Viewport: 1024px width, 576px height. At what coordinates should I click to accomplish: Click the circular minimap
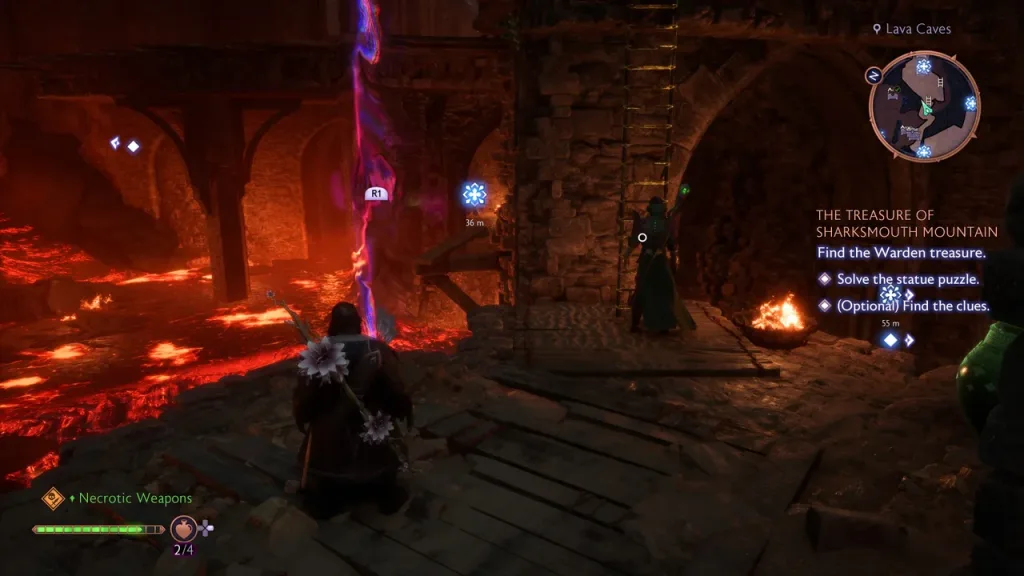point(924,106)
